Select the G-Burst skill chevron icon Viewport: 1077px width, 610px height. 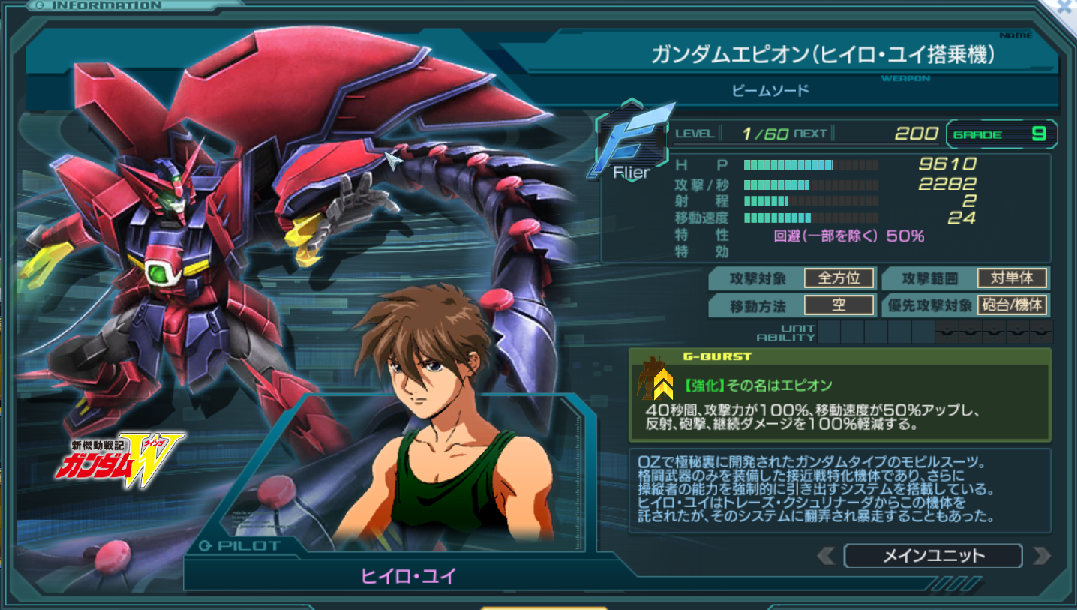coord(662,385)
